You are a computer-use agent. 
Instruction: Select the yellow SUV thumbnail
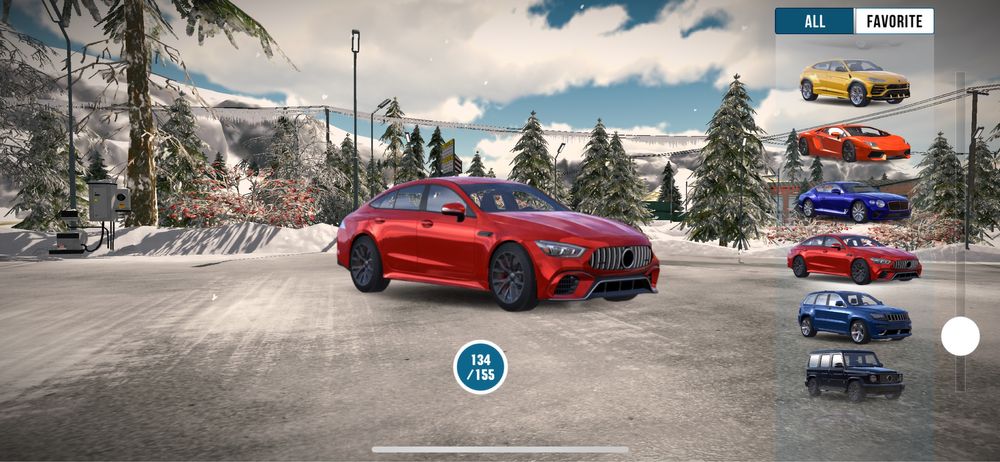(854, 82)
